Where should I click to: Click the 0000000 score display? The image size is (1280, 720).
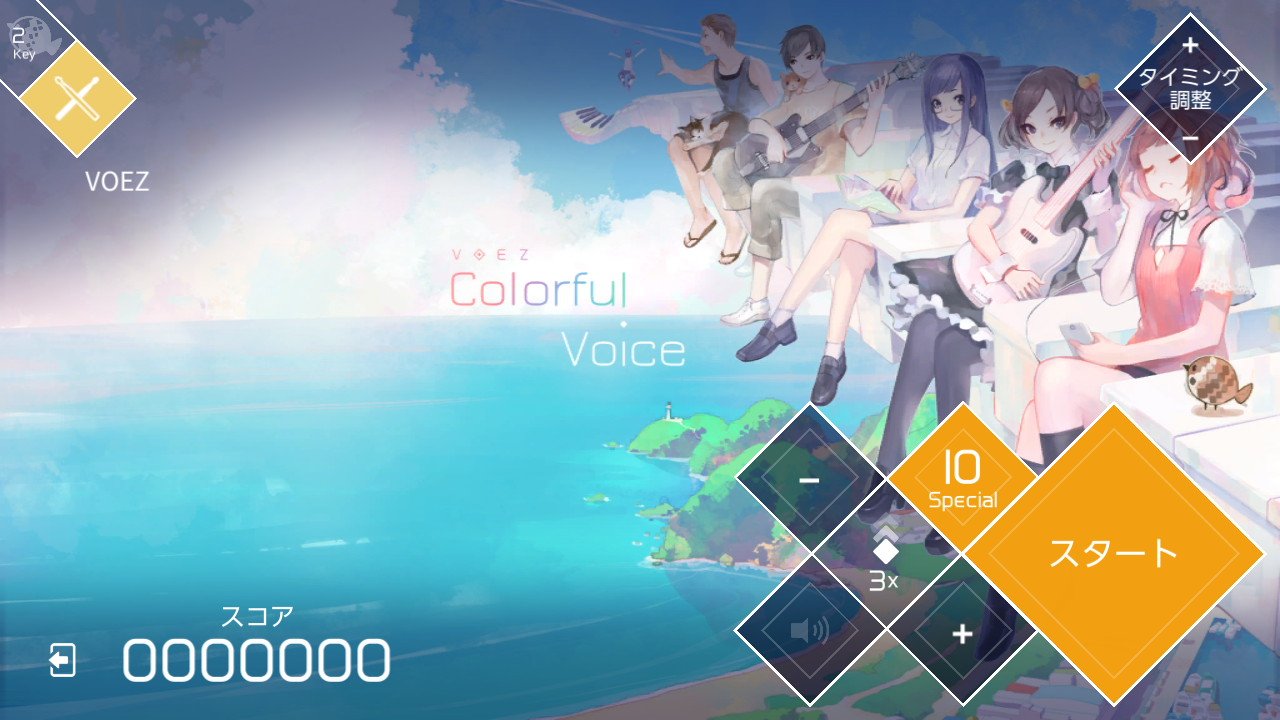pos(255,660)
